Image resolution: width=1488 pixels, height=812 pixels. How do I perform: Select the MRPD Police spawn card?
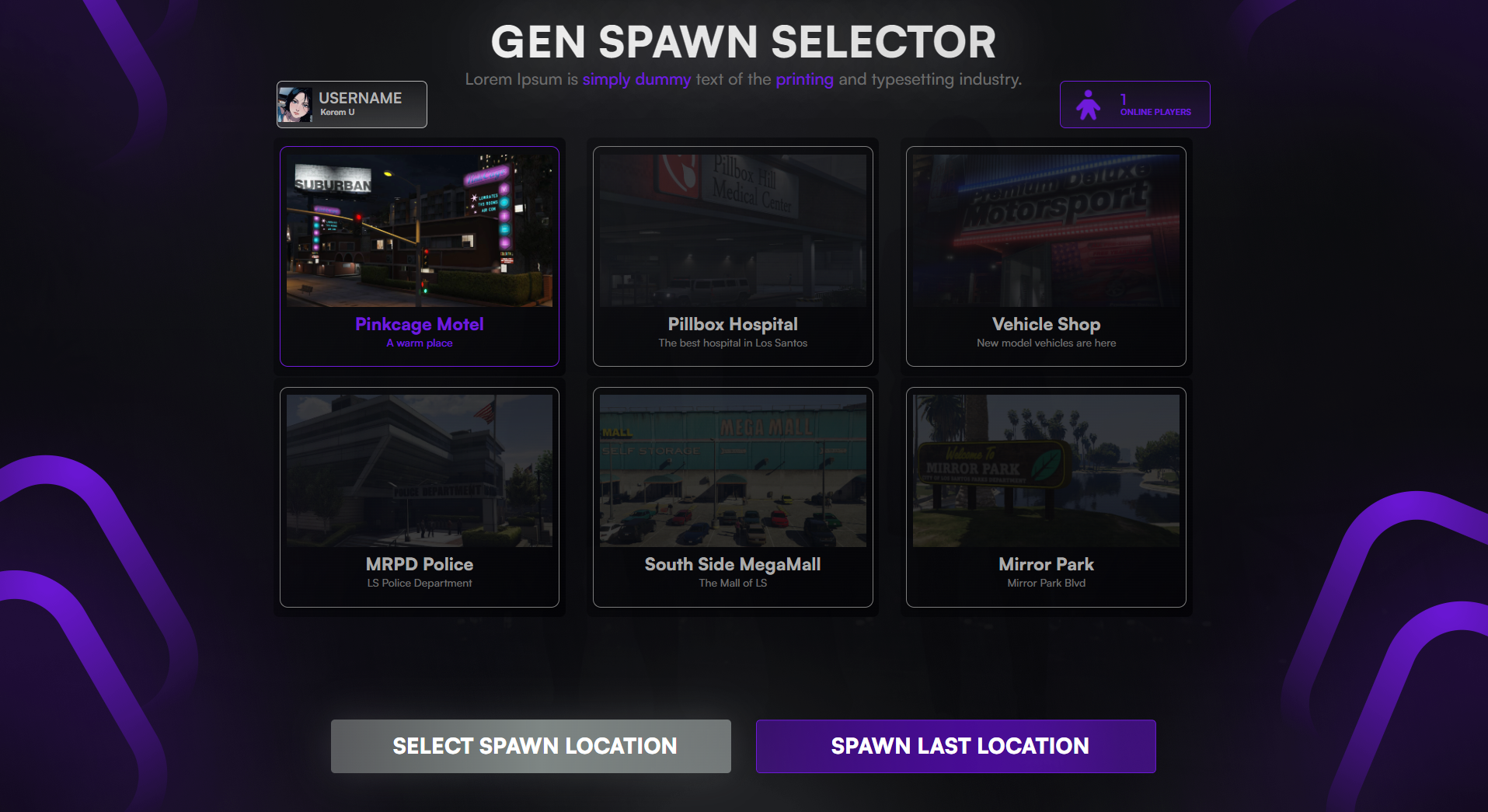(x=419, y=497)
